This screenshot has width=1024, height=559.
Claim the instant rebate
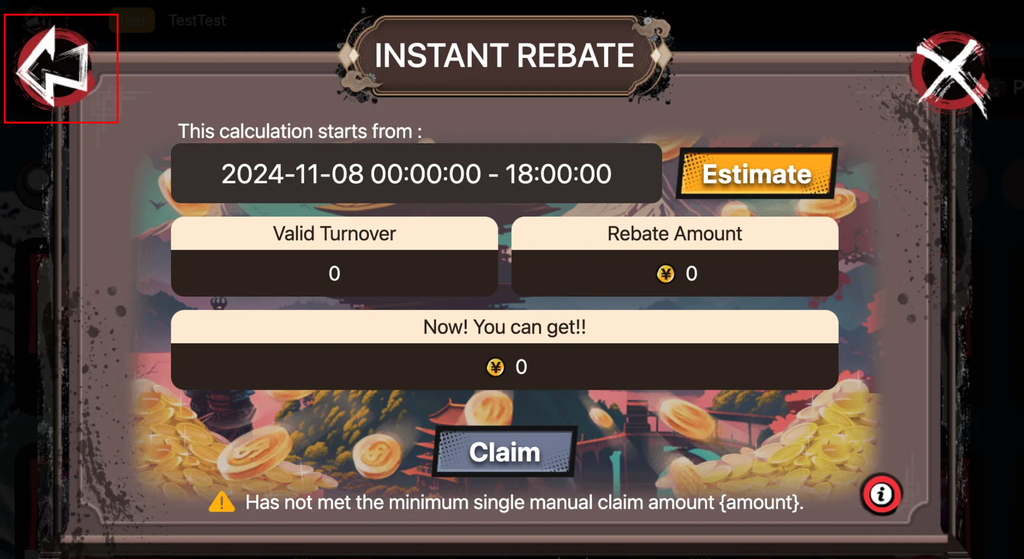[x=505, y=452]
